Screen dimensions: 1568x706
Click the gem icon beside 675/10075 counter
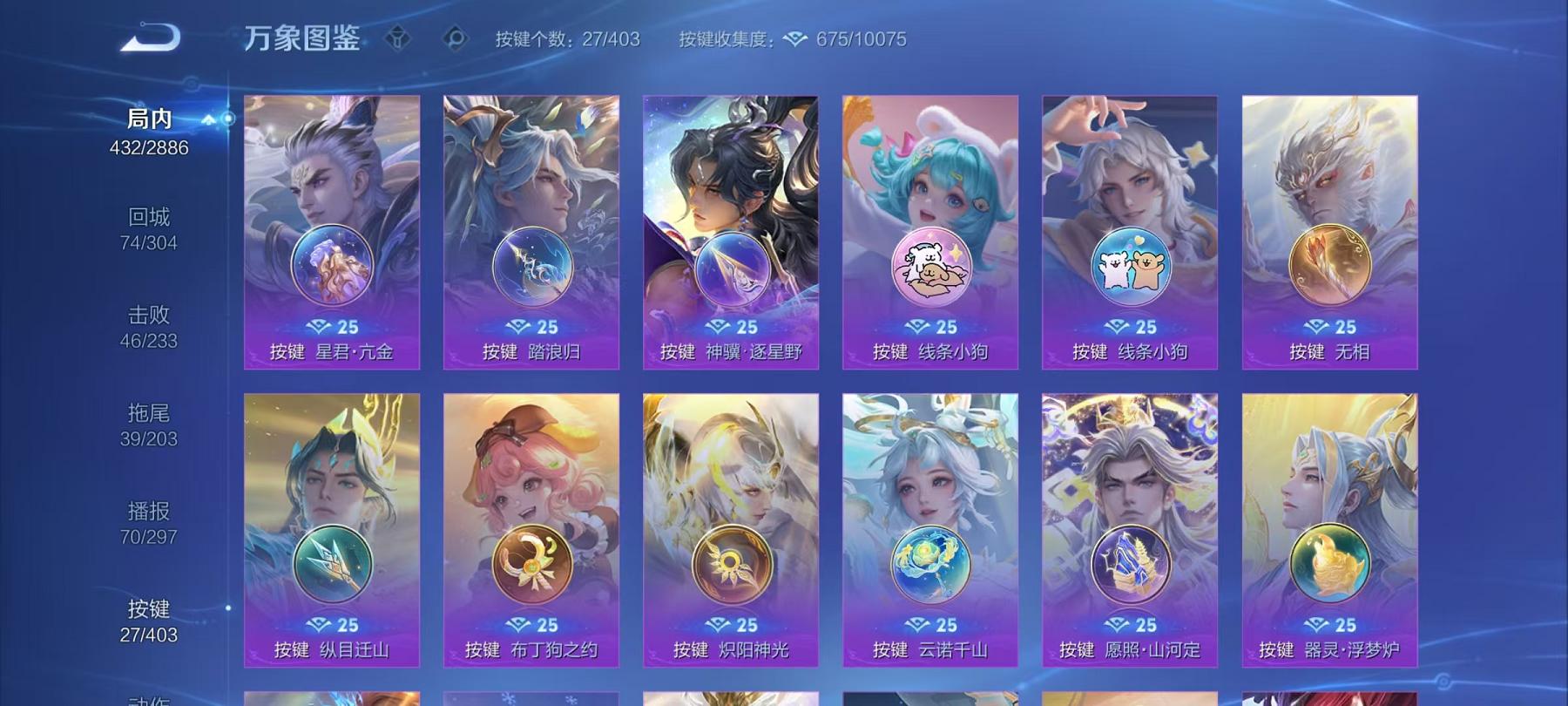793,38
